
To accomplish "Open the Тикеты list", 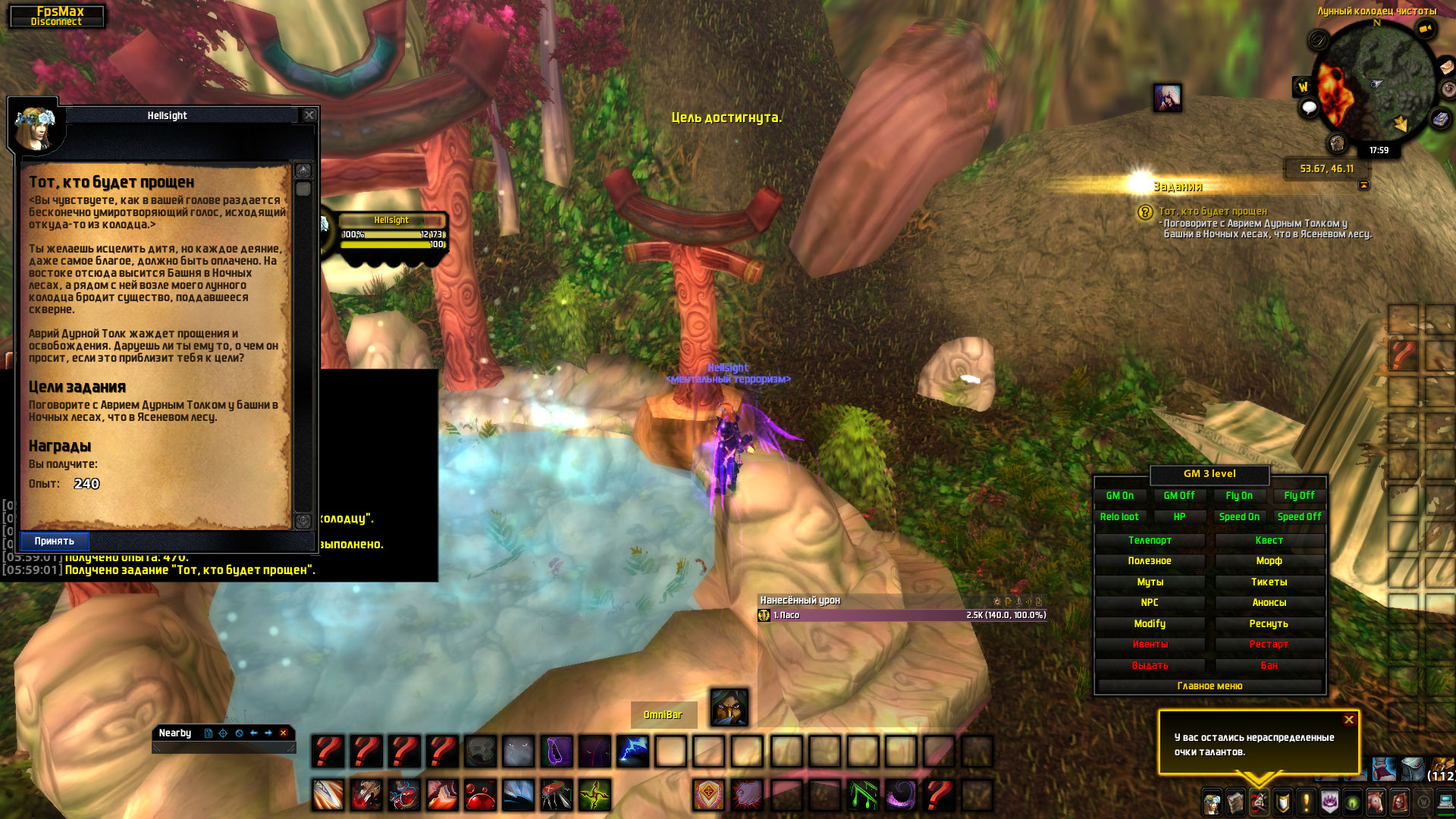I will [x=1269, y=582].
